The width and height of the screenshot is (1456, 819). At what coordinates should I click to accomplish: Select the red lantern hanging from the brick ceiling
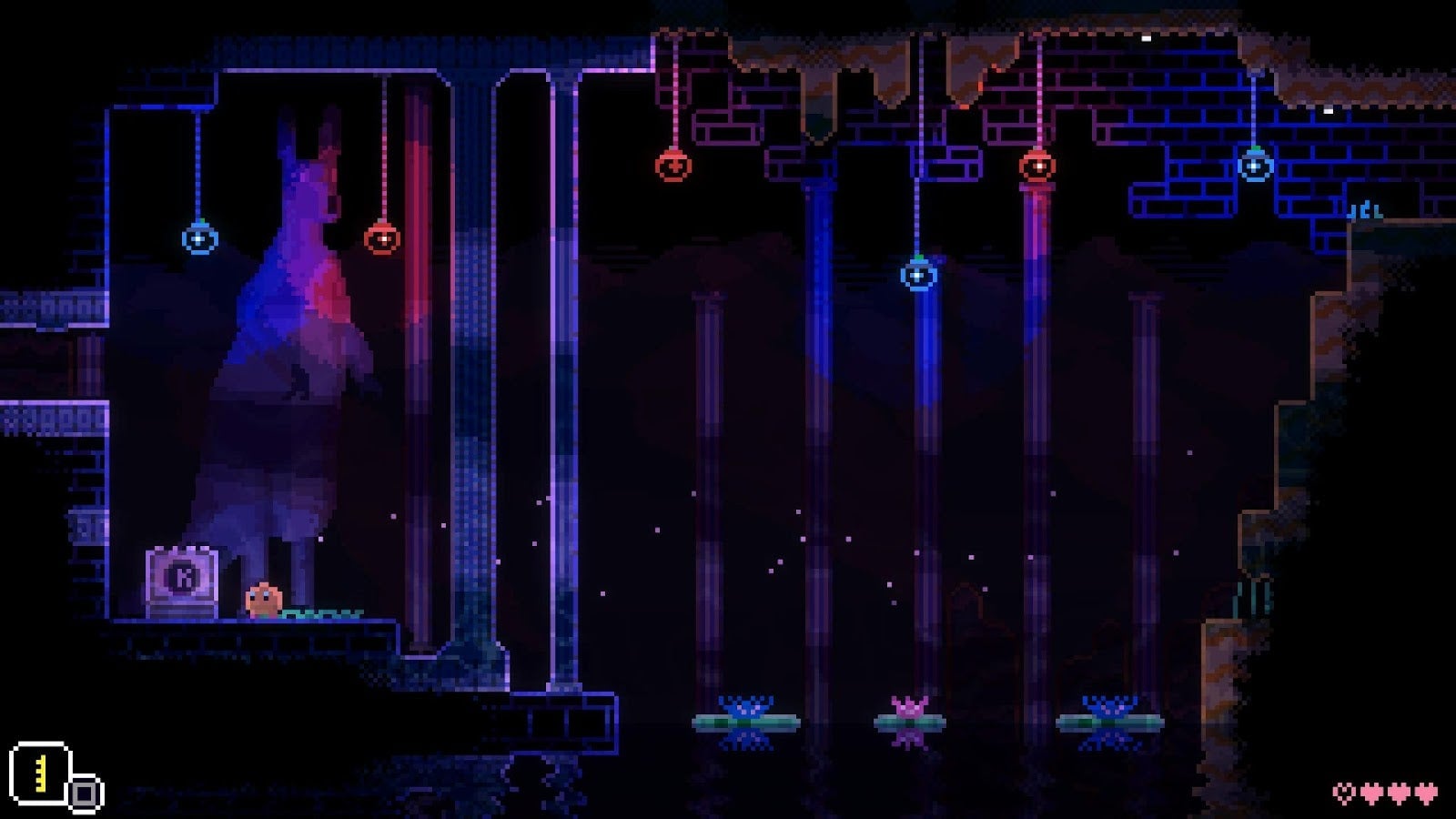tap(672, 167)
